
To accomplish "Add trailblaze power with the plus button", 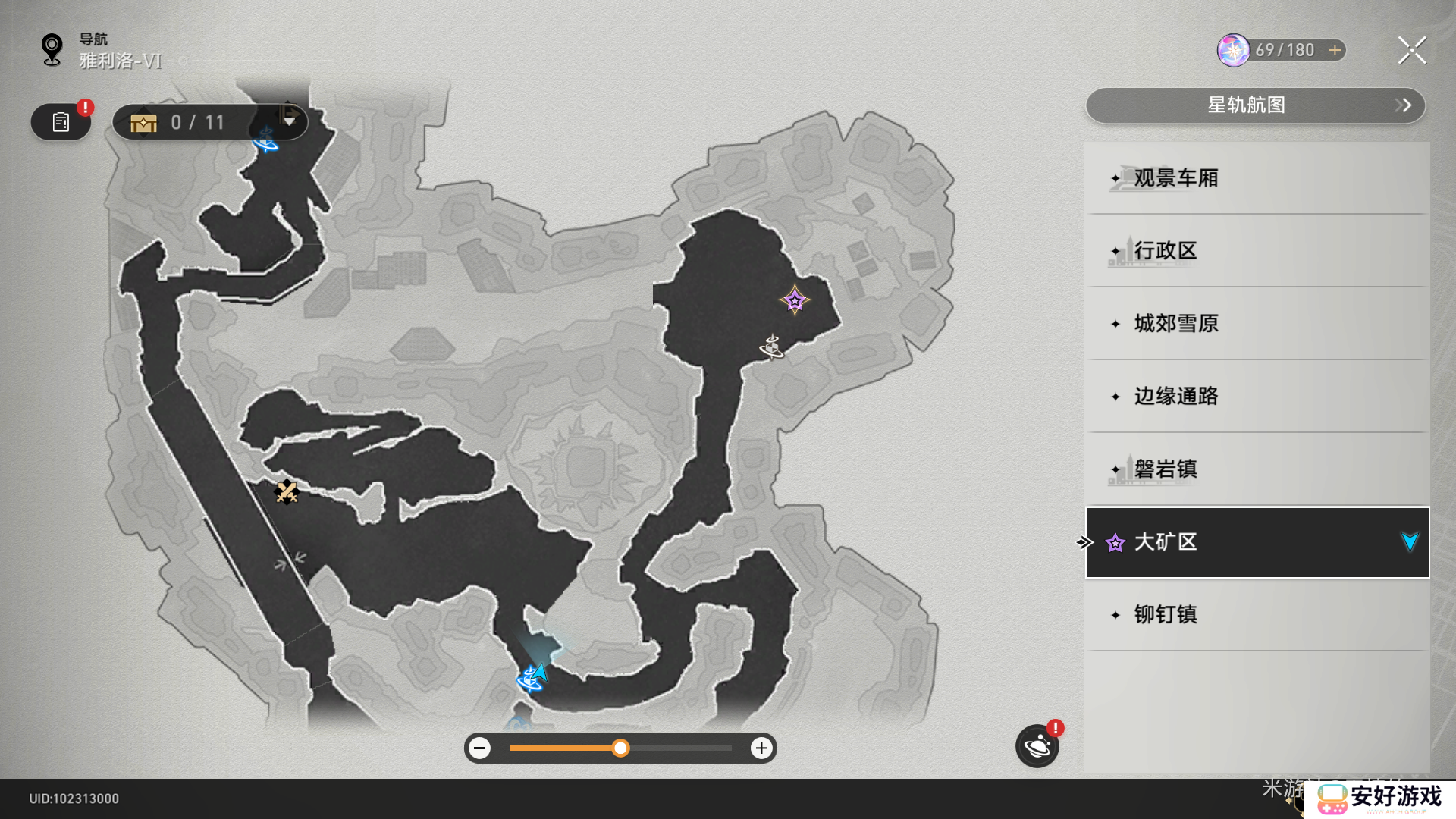I will coord(1335,50).
